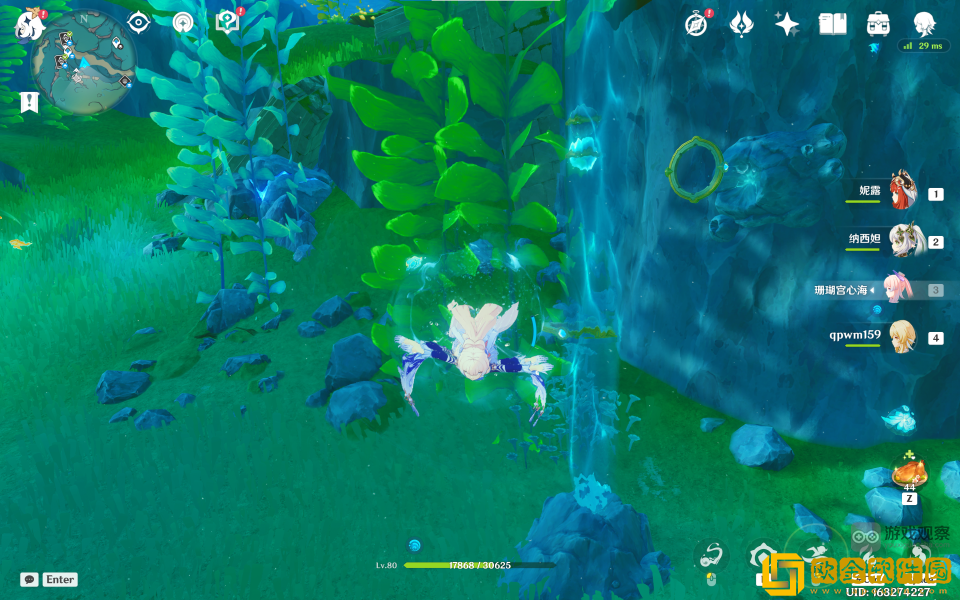The width and height of the screenshot is (960, 600).
Task: Switch to party member 纳西妲
Action: (x=903, y=240)
